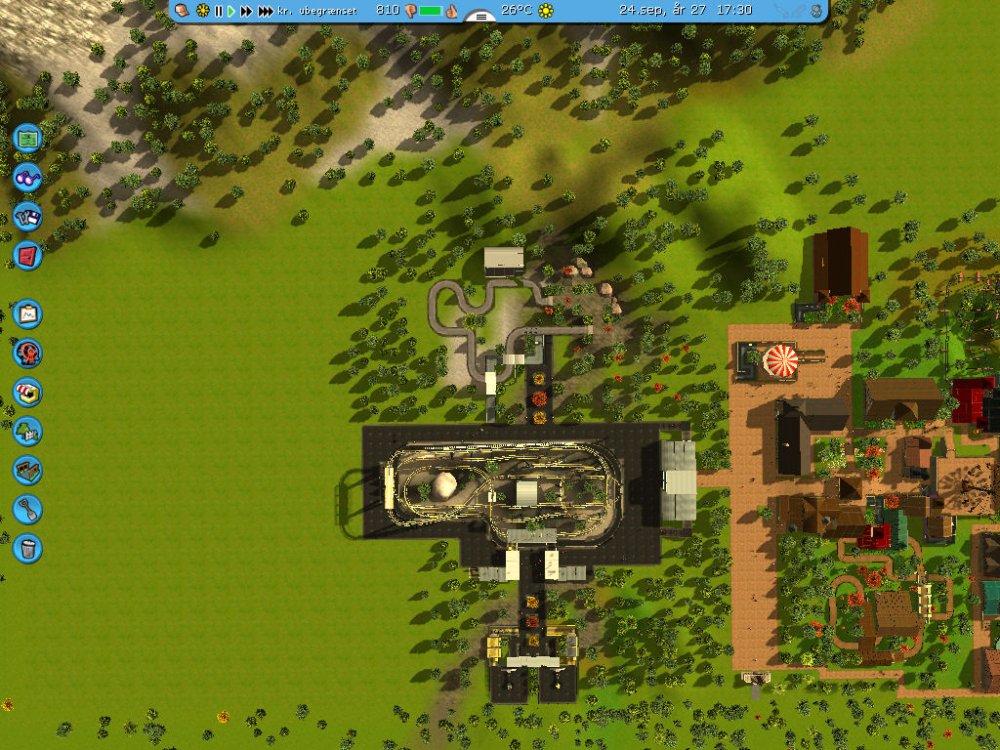The width and height of the screenshot is (1000, 750).
Task: Click the round icon at status bar's right end
Action: [x=817, y=10]
